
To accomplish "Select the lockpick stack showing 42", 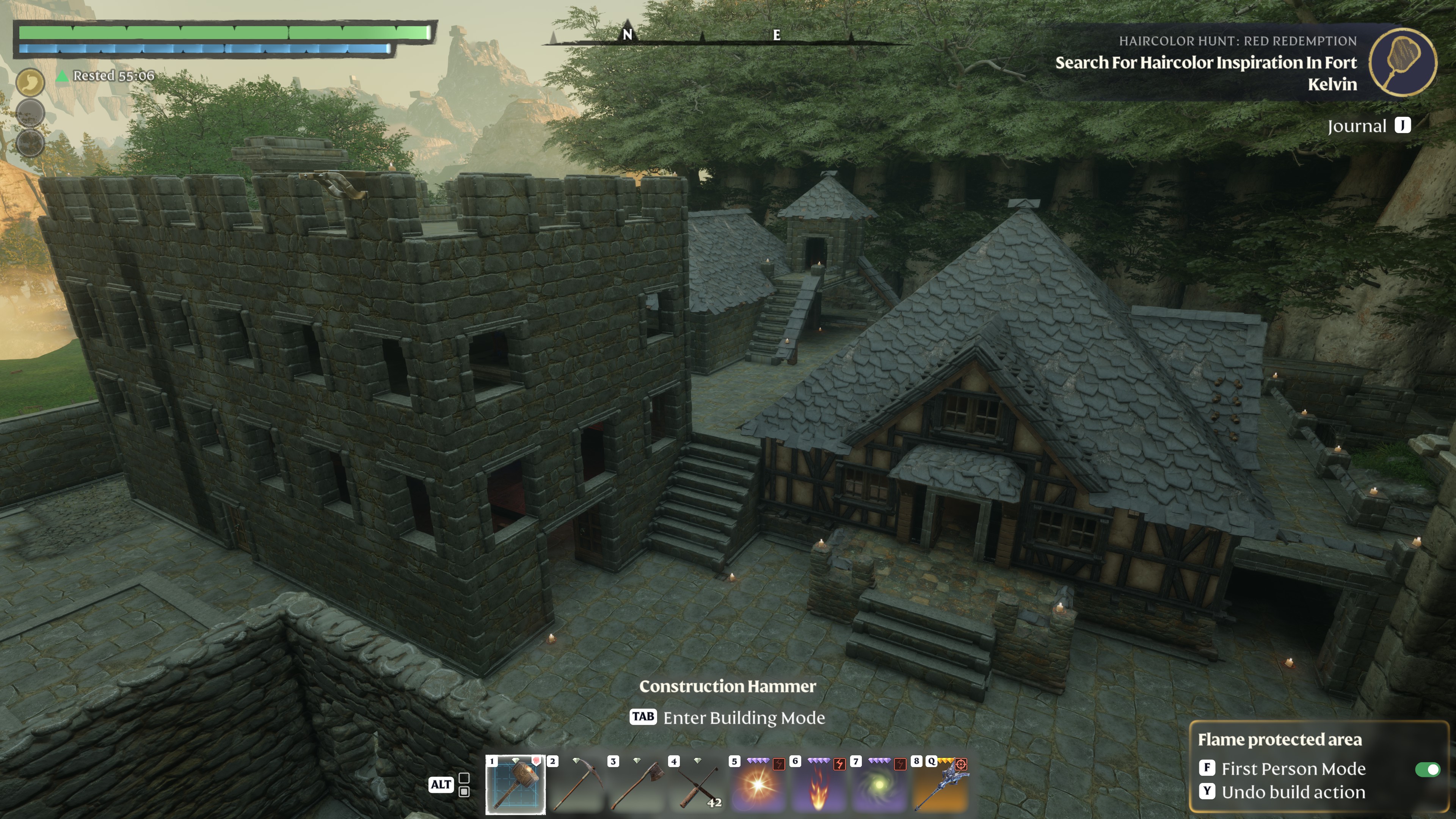I will [x=698, y=785].
